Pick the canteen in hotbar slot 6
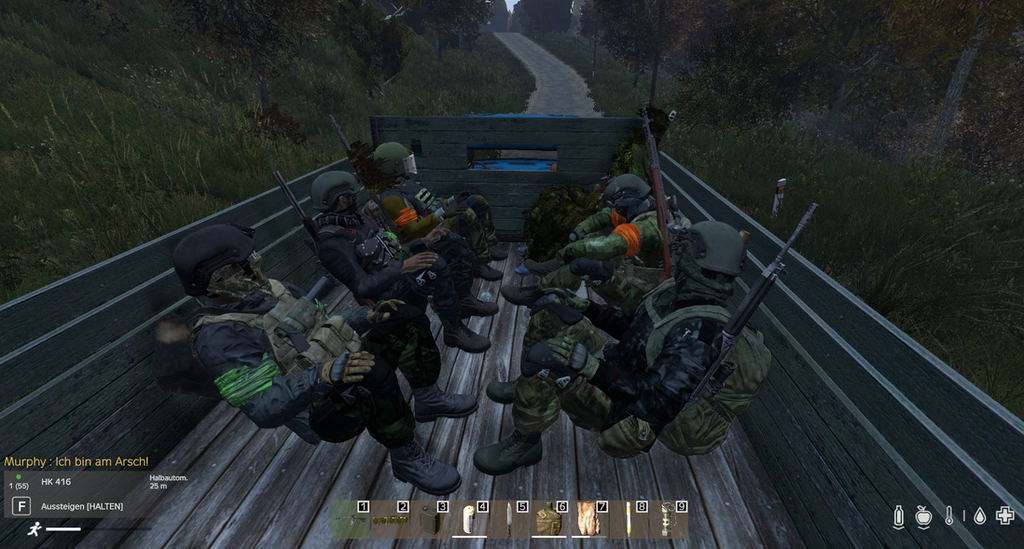 548,520
